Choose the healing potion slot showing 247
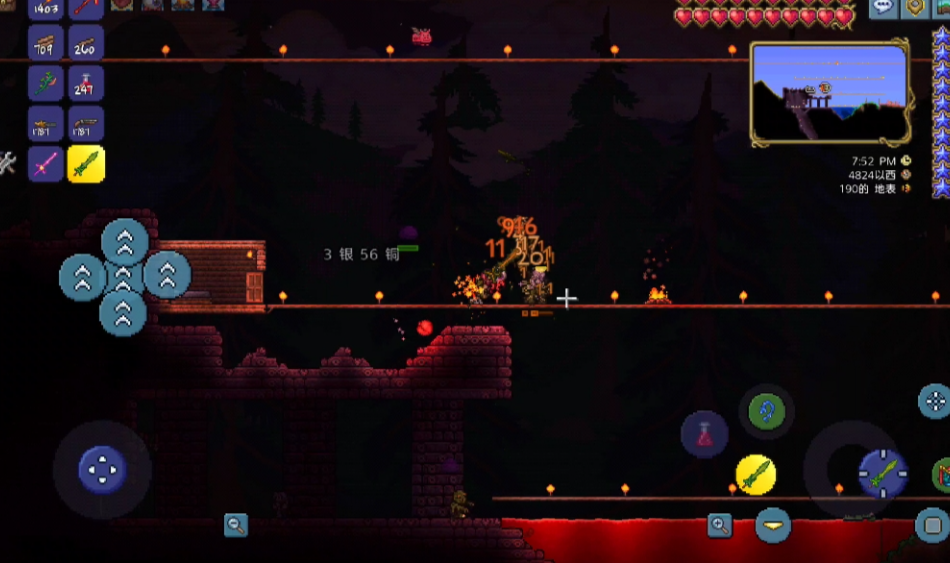The image size is (950, 563). [x=86, y=84]
